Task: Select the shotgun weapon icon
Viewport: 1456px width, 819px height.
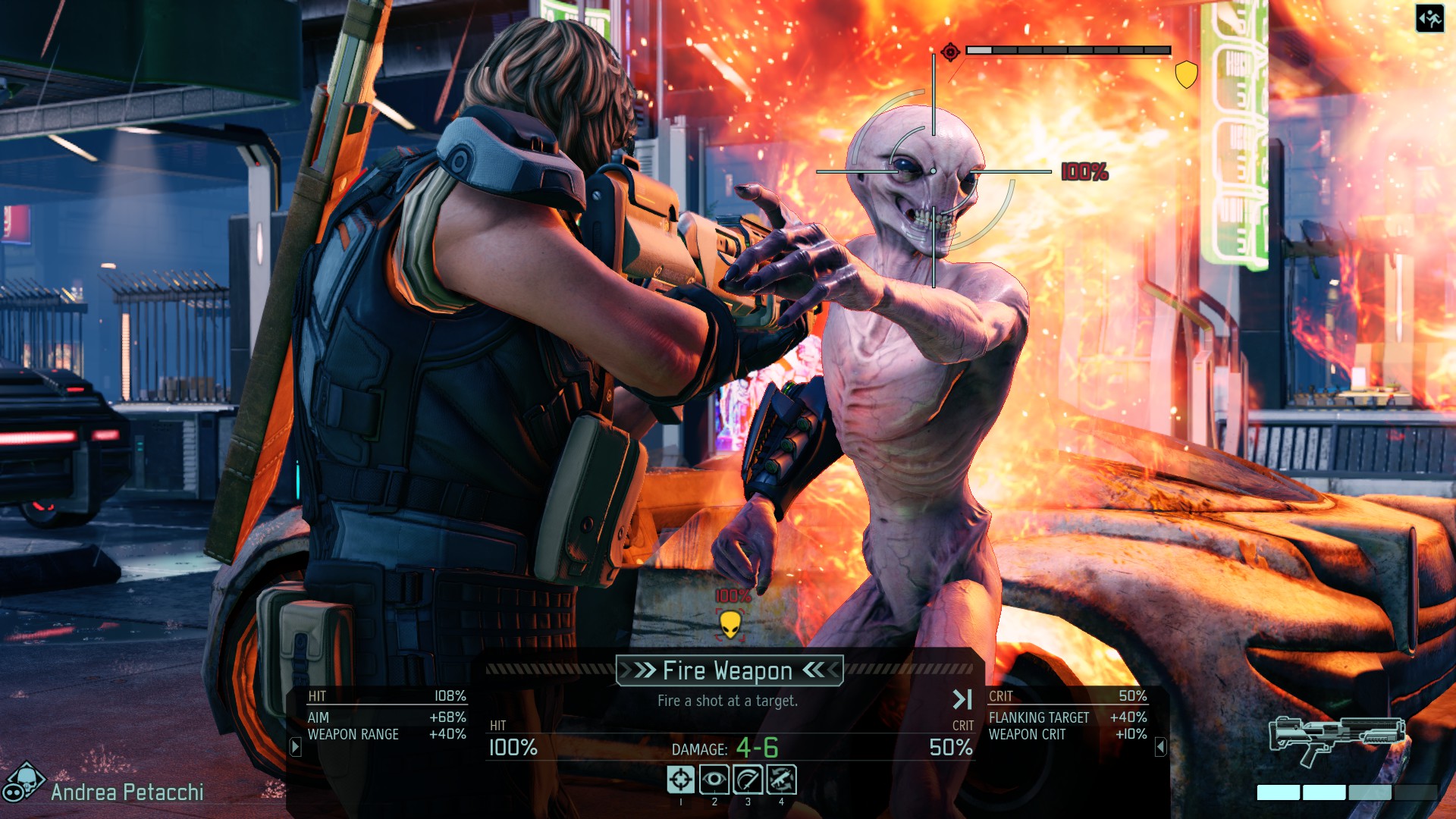Action: [x=1336, y=738]
